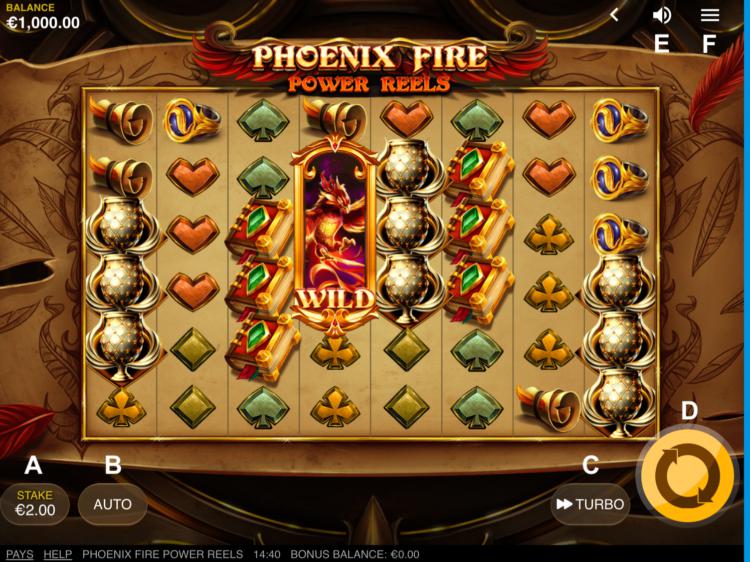Image resolution: width=750 pixels, height=562 pixels.
Task: Open the Stake €2.00 selector
Action: pyautogui.click(x=34, y=503)
